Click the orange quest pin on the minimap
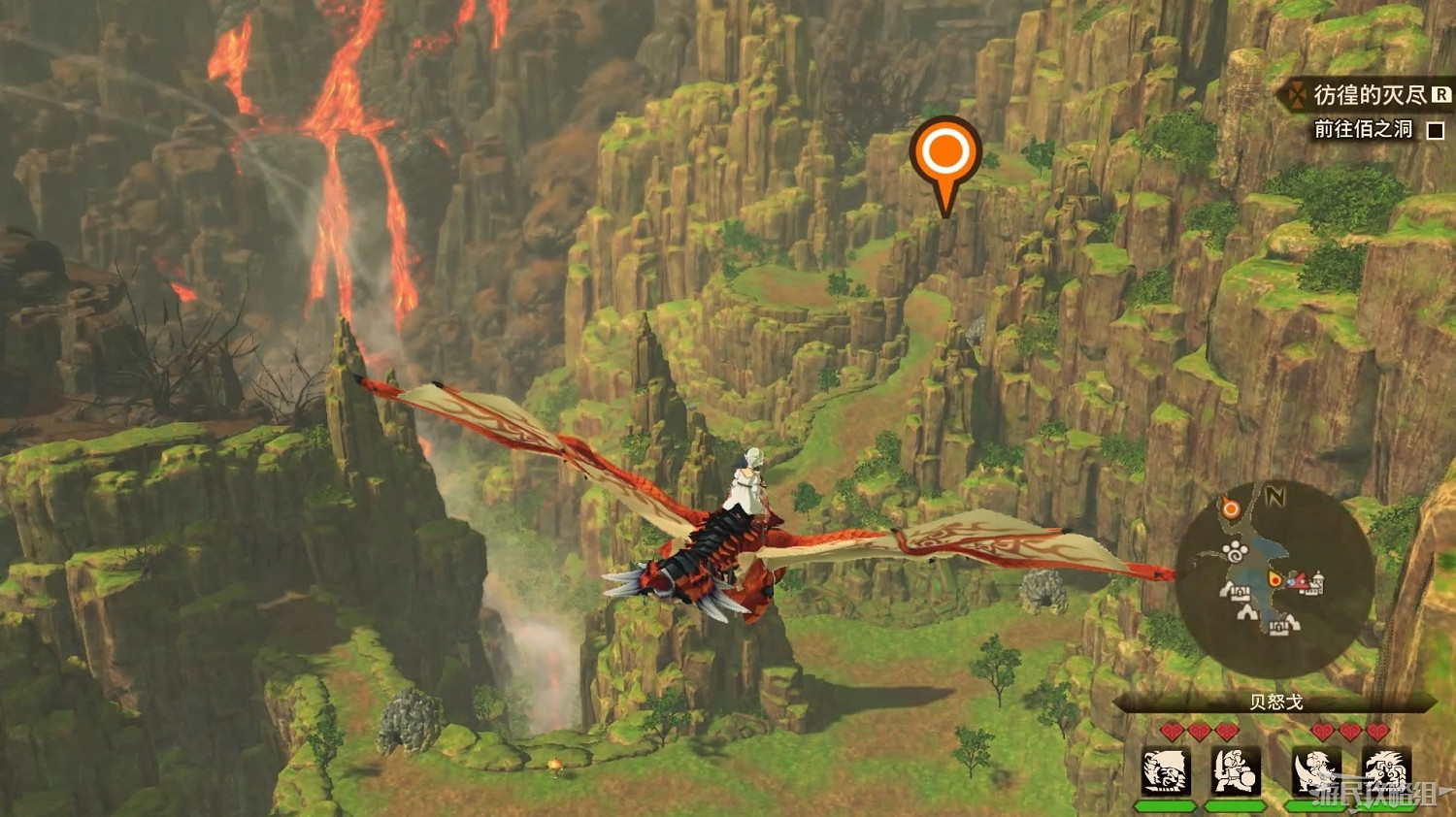The image size is (1456, 817). point(1230,508)
